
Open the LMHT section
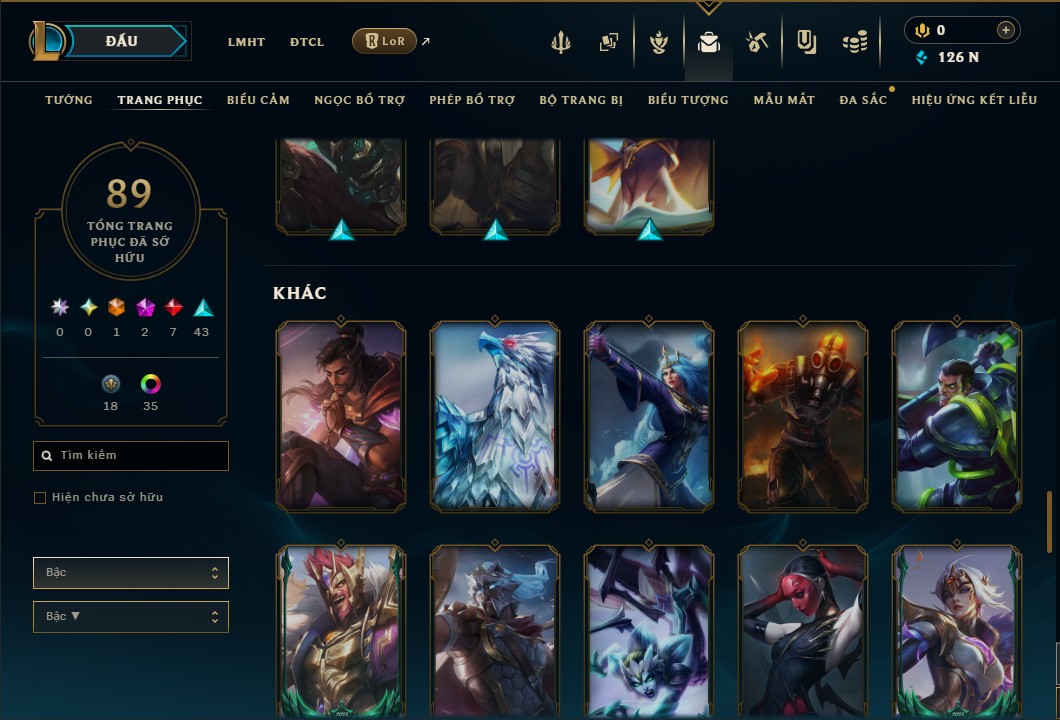(x=246, y=42)
